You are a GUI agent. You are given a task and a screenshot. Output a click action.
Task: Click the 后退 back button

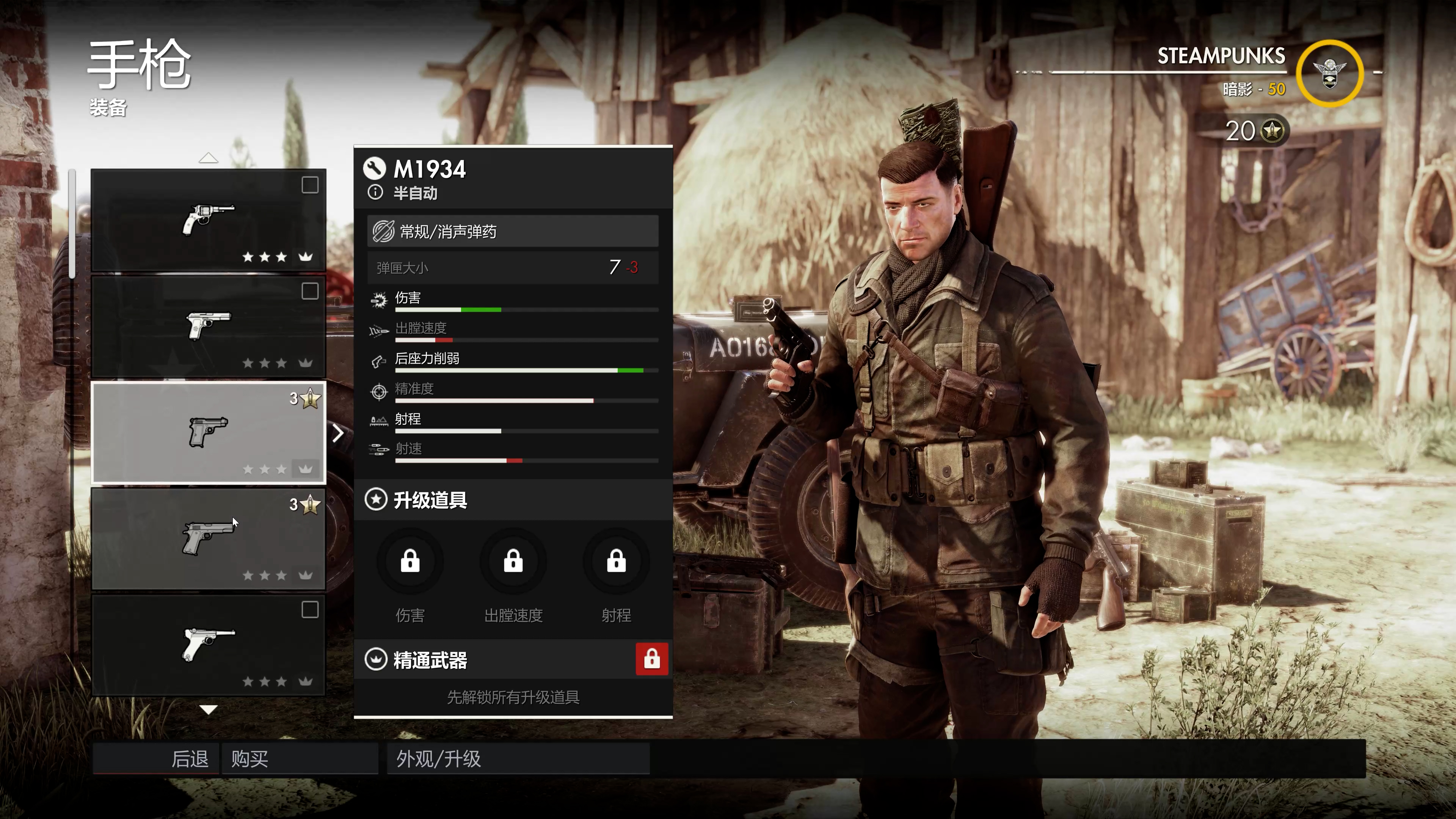pyautogui.click(x=156, y=758)
